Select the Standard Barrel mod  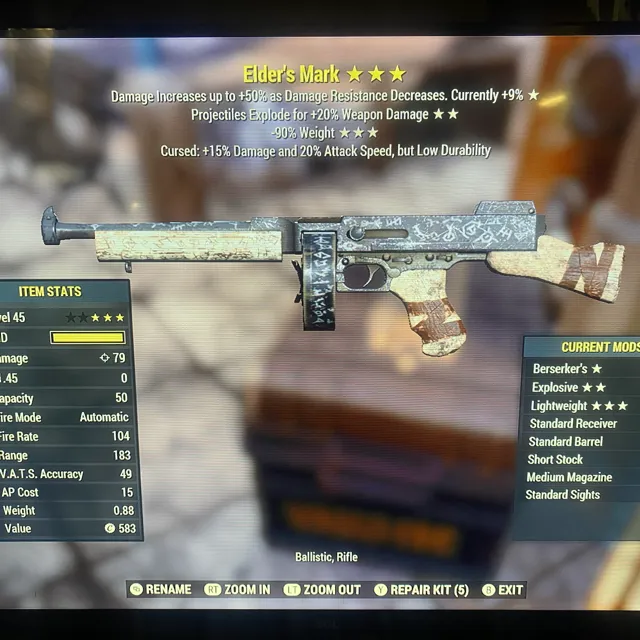pyautogui.click(x=565, y=441)
